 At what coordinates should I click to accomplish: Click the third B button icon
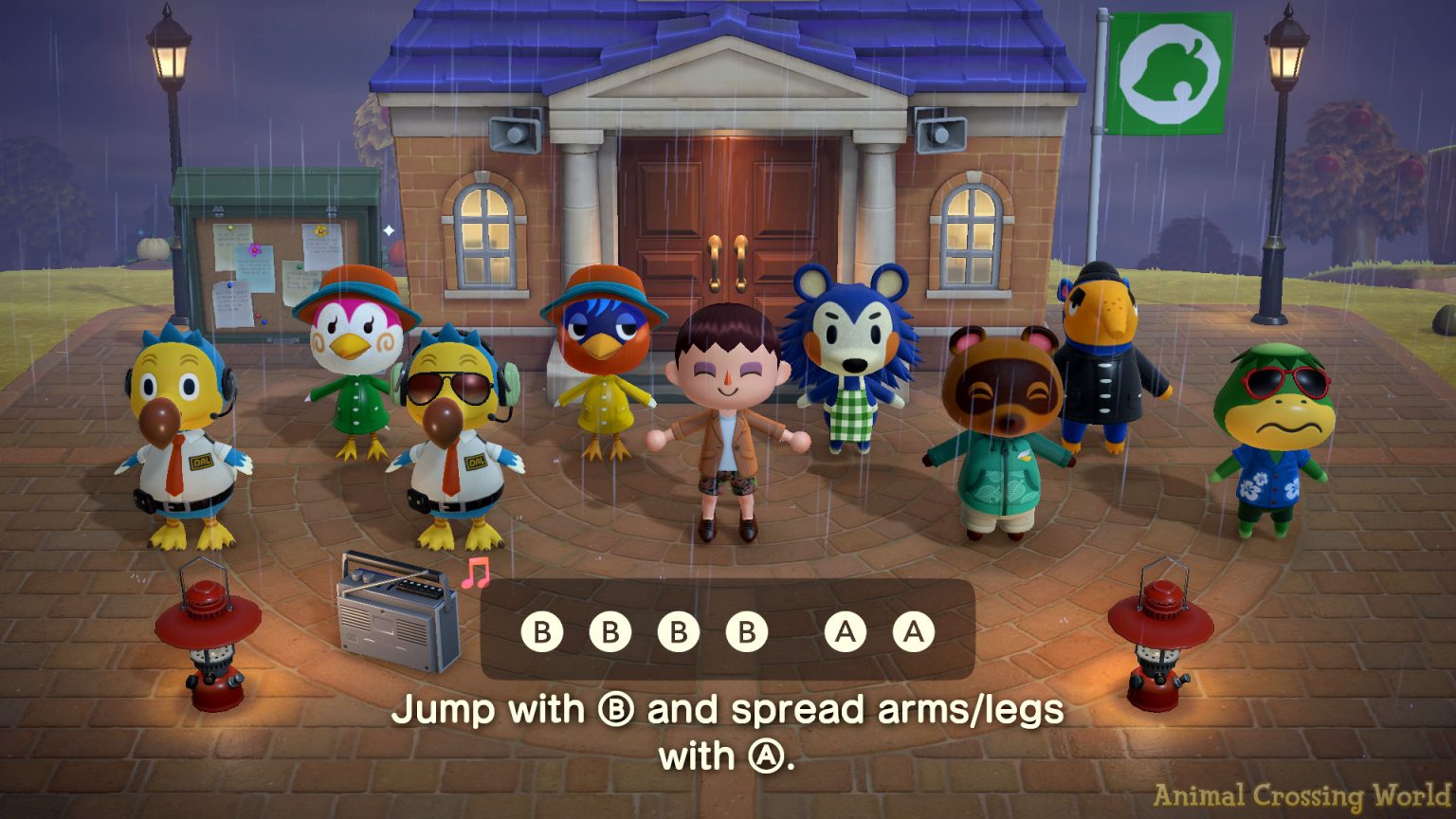679,630
